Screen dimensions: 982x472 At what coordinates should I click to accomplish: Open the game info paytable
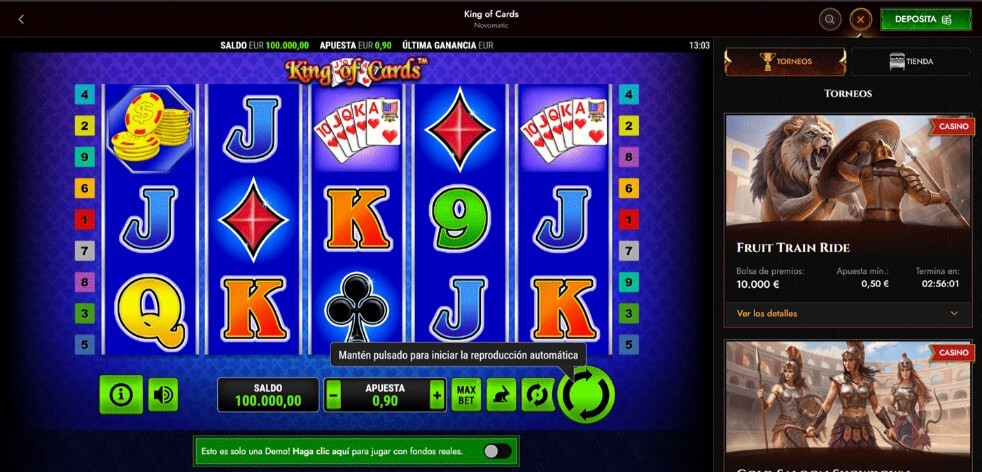[121, 395]
